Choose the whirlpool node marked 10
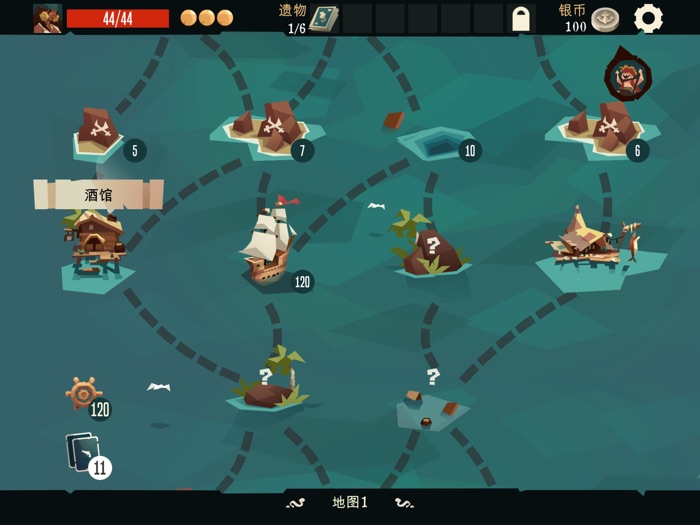The image size is (700, 525). (x=437, y=144)
